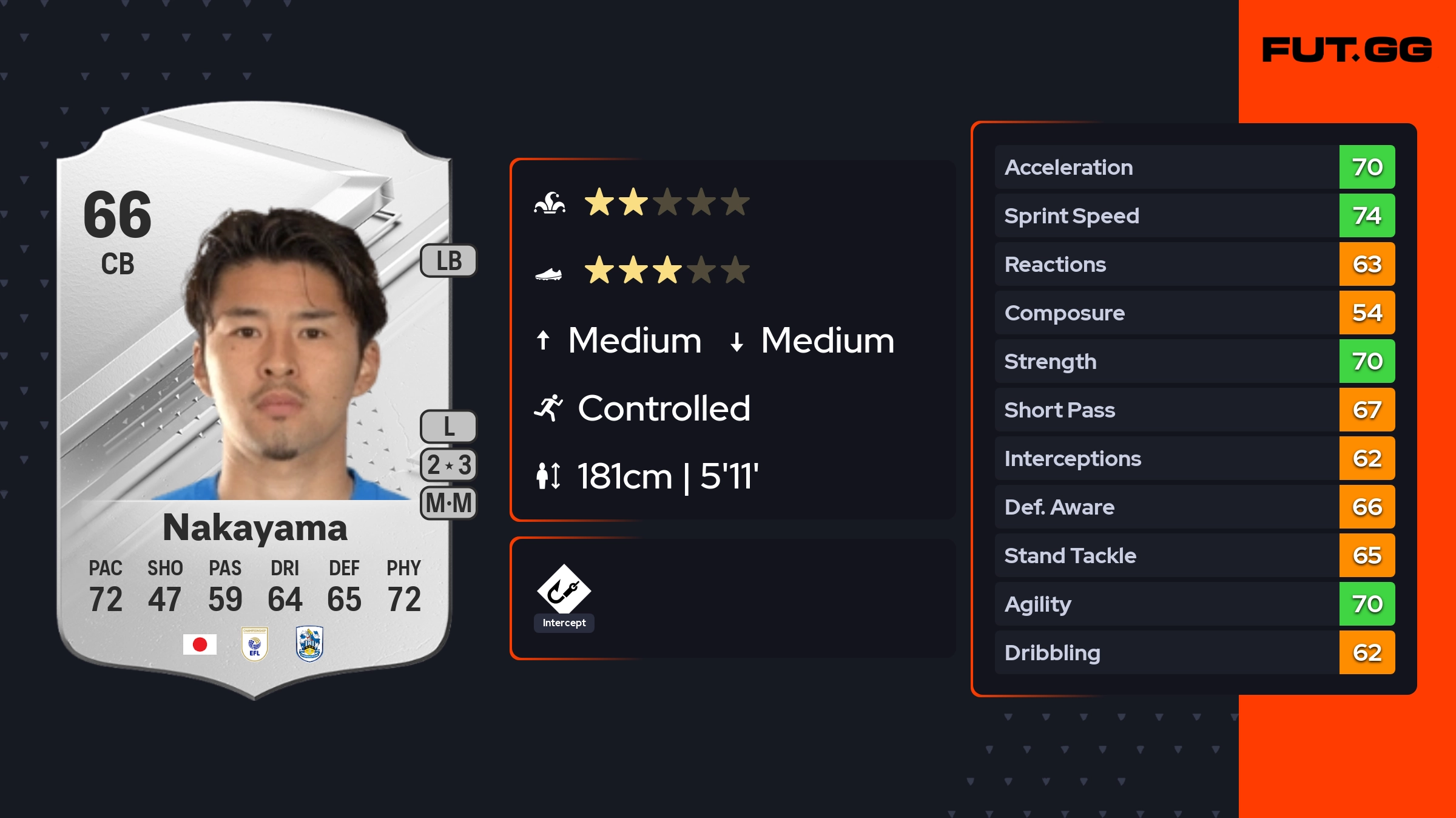The width and height of the screenshot is (1456, 818).
Task: Select the Composure stat row
Action: click(x=1194, y=313)
